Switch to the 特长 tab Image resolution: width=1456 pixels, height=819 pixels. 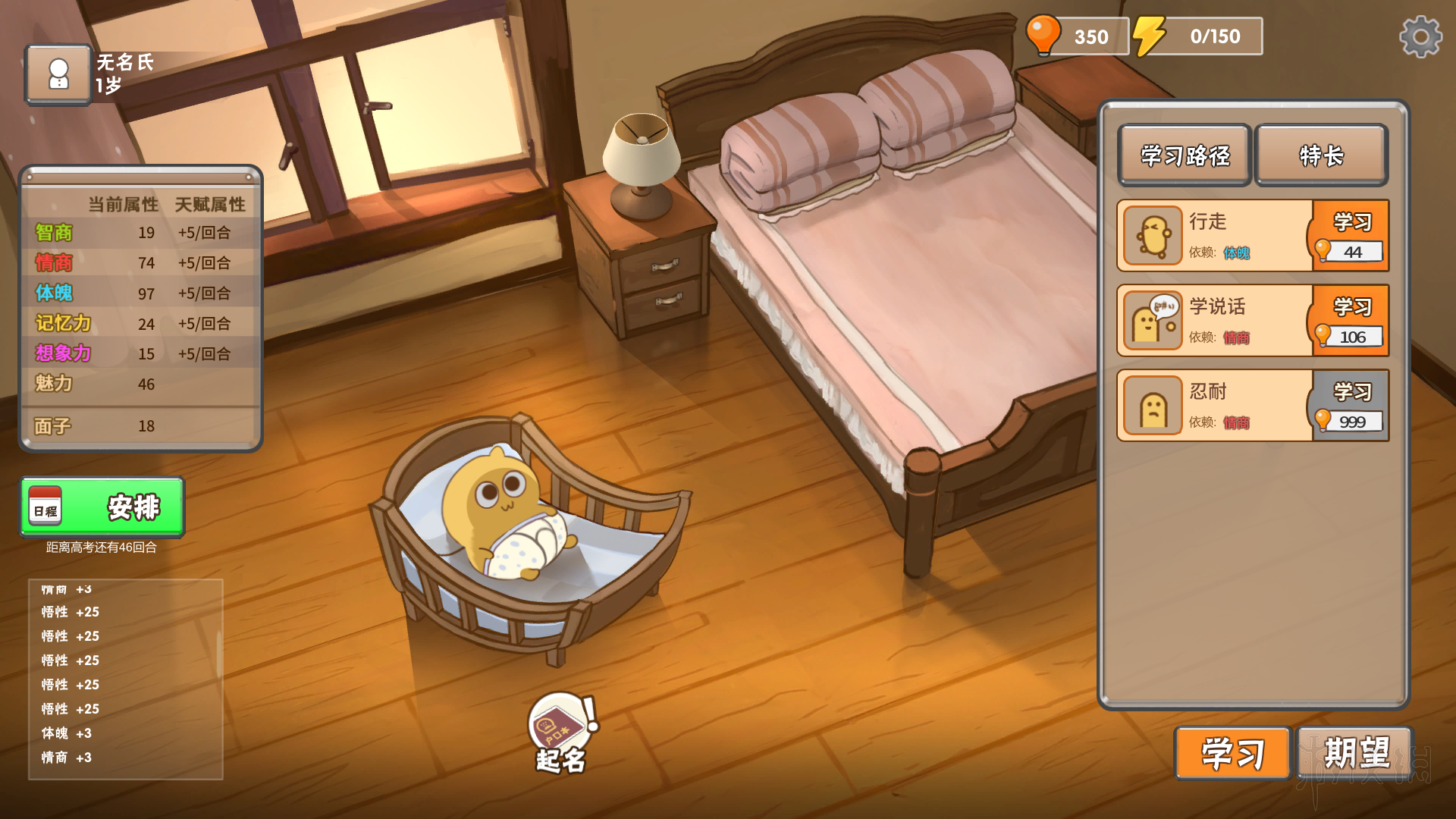point(1321,155)
